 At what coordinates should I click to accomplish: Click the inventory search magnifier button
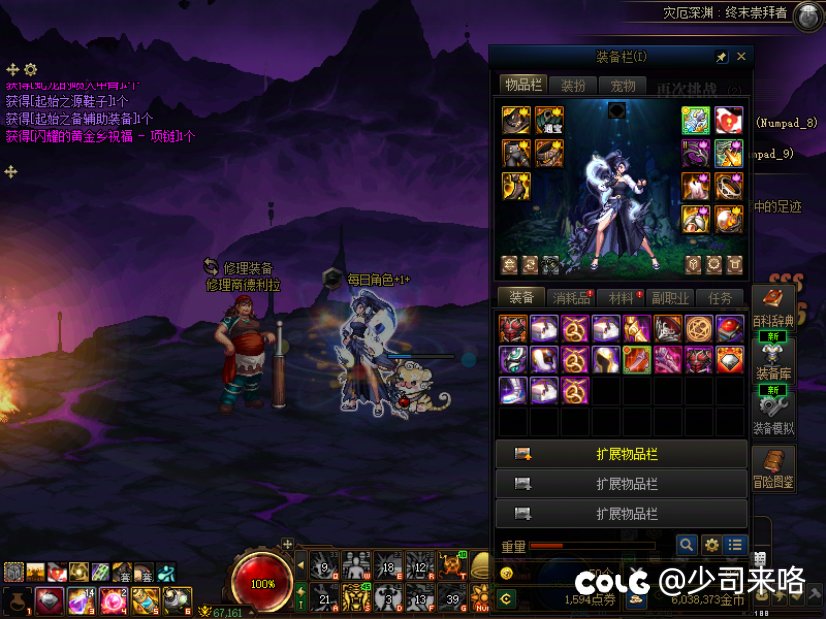686,545
